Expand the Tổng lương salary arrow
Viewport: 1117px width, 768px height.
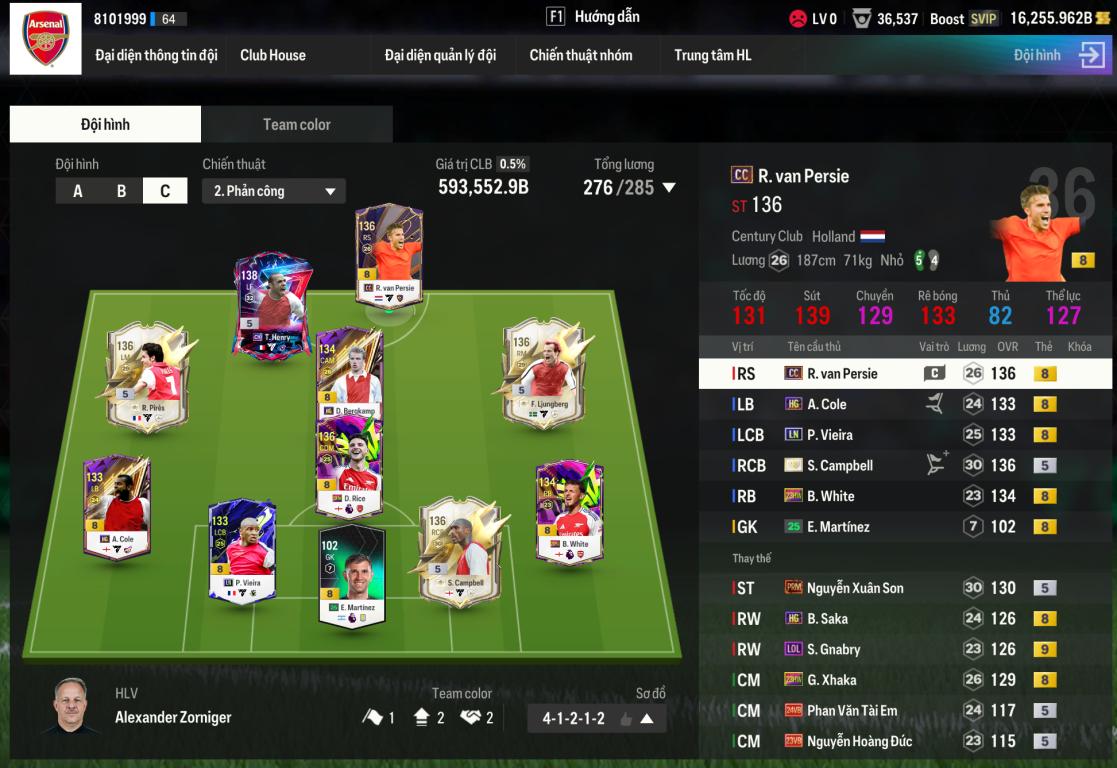pos(669,187)
